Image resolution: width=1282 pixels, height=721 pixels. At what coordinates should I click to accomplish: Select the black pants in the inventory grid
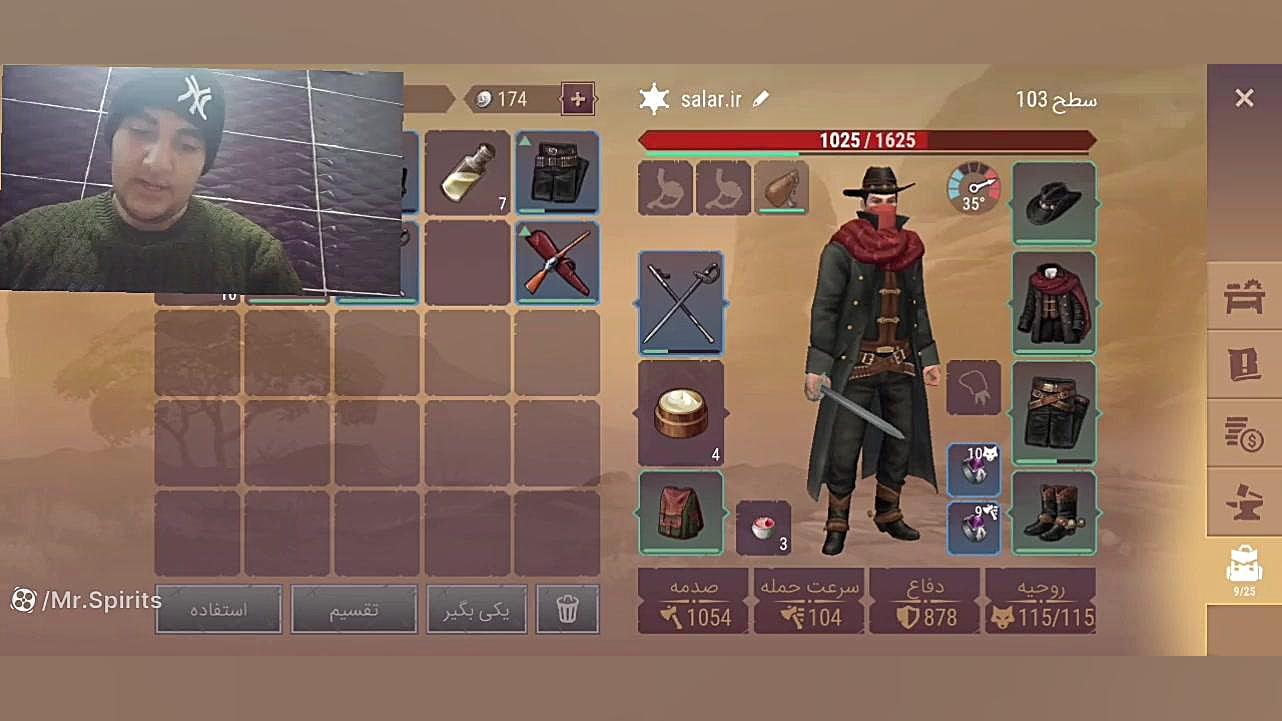coord(557,172)
